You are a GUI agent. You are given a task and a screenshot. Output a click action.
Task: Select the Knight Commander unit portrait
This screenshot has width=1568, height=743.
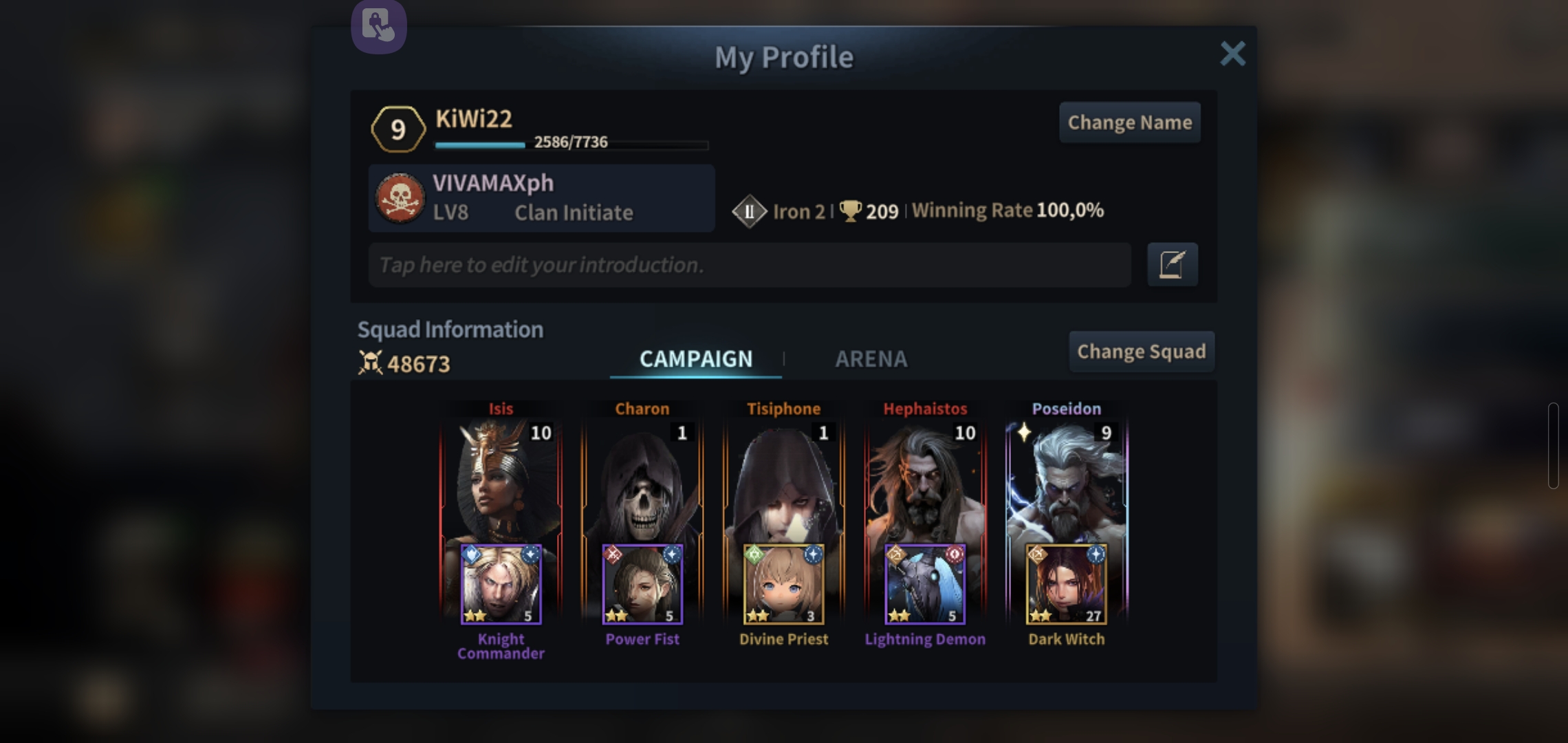(x=501, y=585)
